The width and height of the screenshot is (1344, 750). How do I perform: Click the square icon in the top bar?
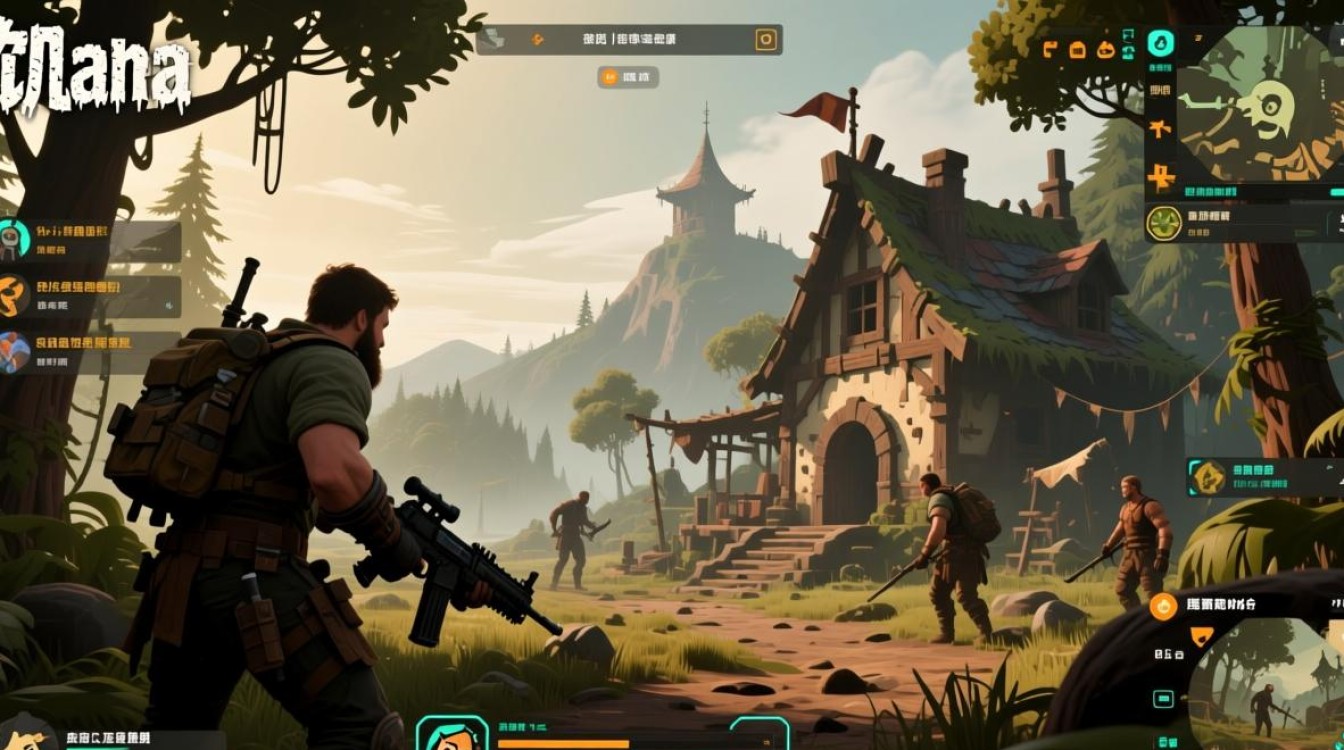click(766, 40)
